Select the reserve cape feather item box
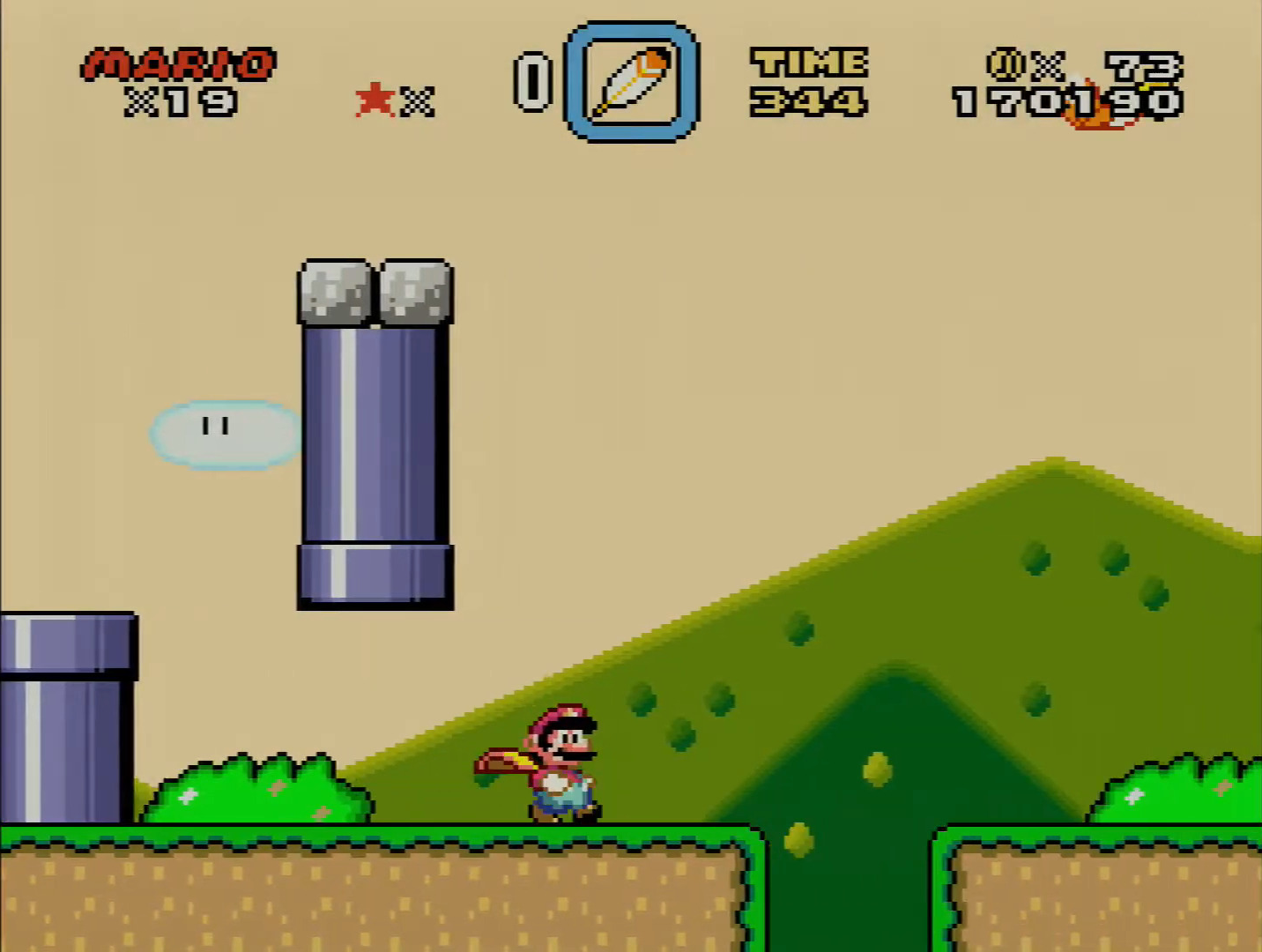The height and width of the screenshot is (952, 1262). click(x=631, y=82)
